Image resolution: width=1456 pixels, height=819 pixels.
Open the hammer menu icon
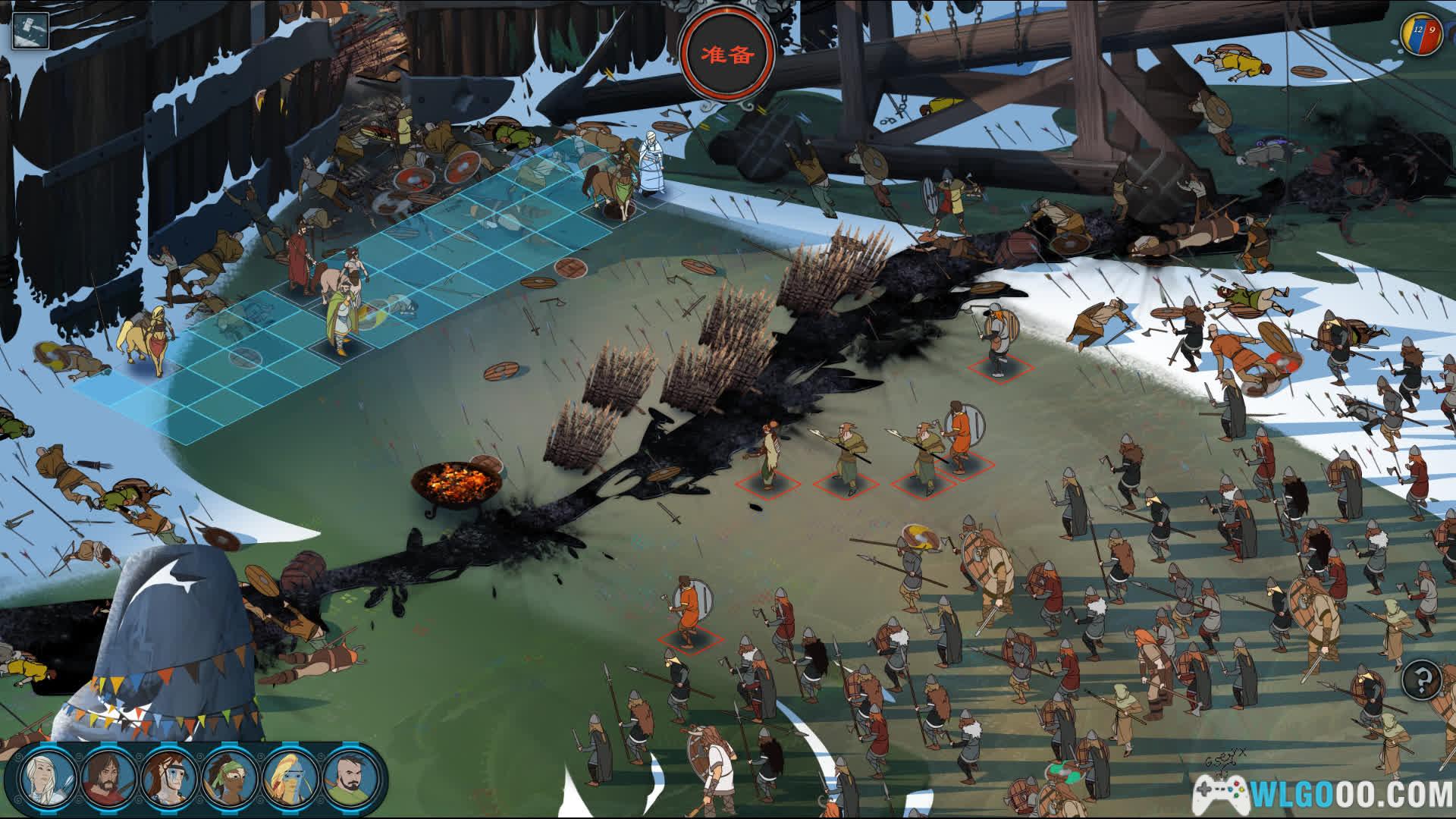[x=30, y=29]
